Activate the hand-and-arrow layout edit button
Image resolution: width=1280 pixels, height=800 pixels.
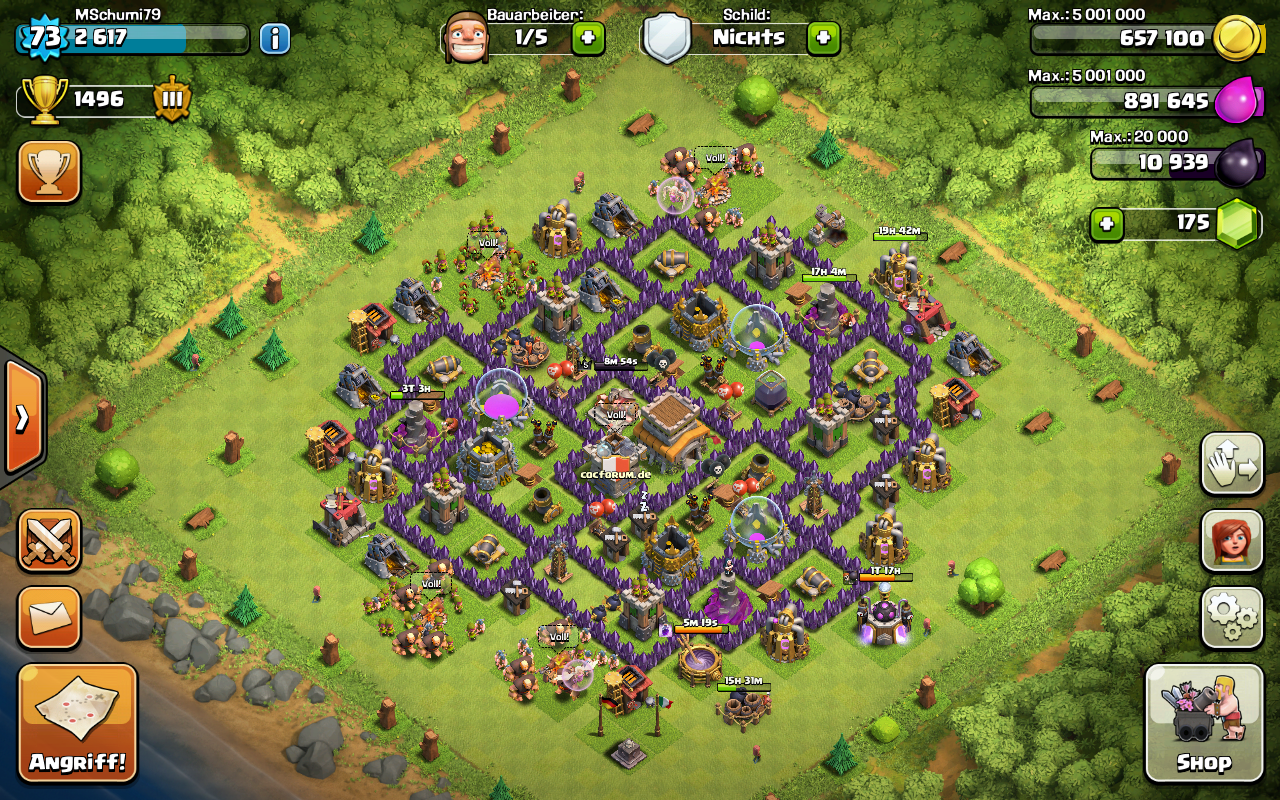click(x=1232, y=464)
